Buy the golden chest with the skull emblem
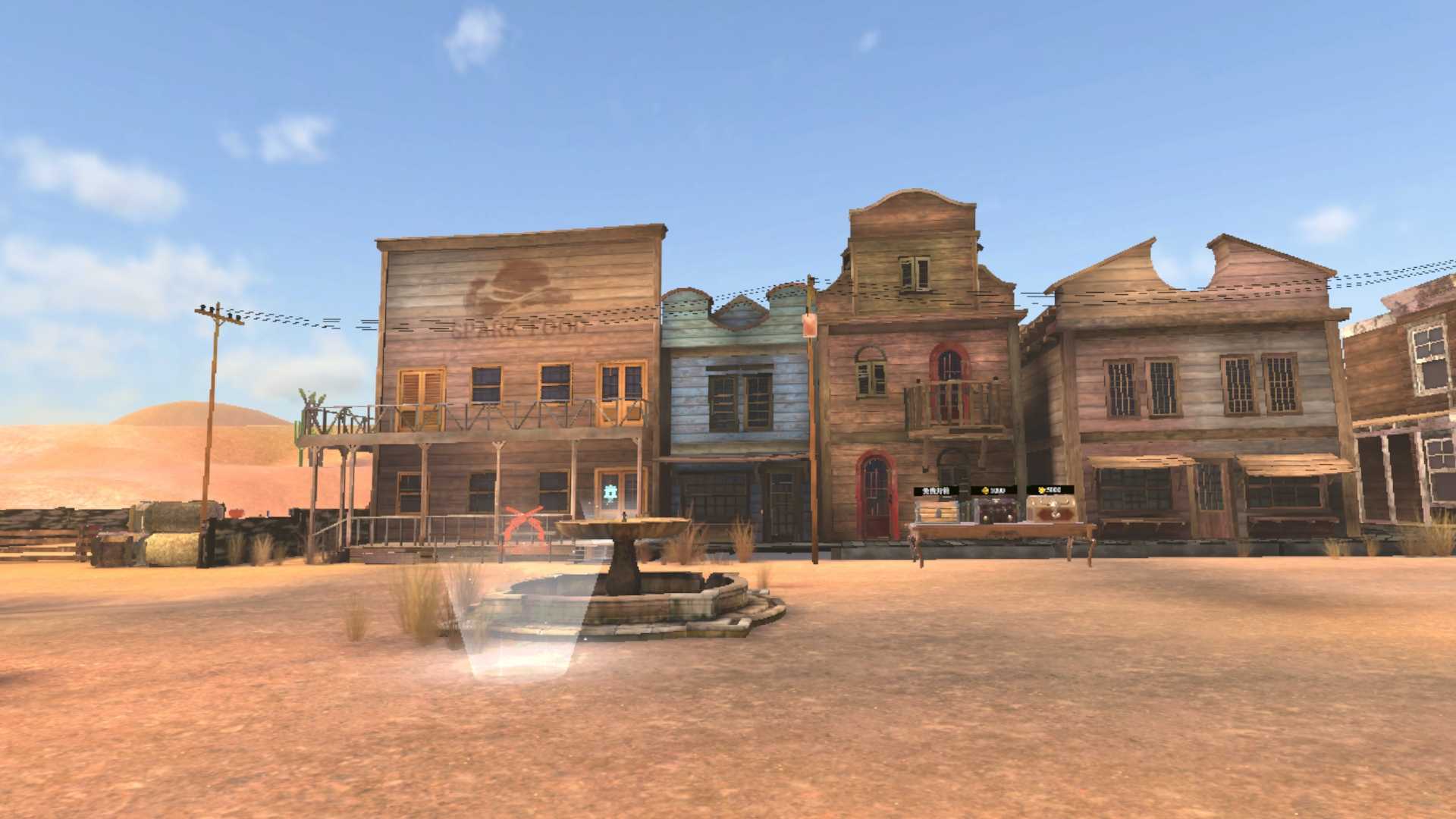Viewport: 1456px width, 819px height. point(1051,510)
